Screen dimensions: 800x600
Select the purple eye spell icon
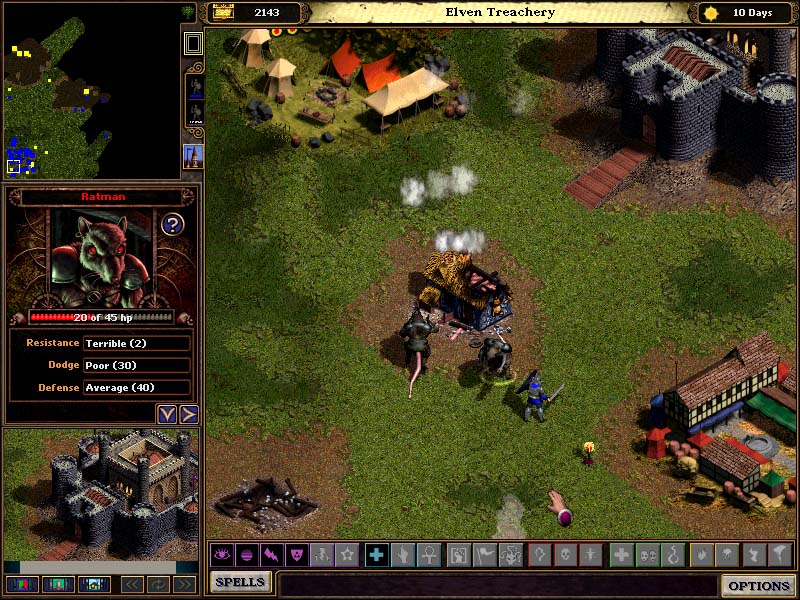tap(221, 554)
